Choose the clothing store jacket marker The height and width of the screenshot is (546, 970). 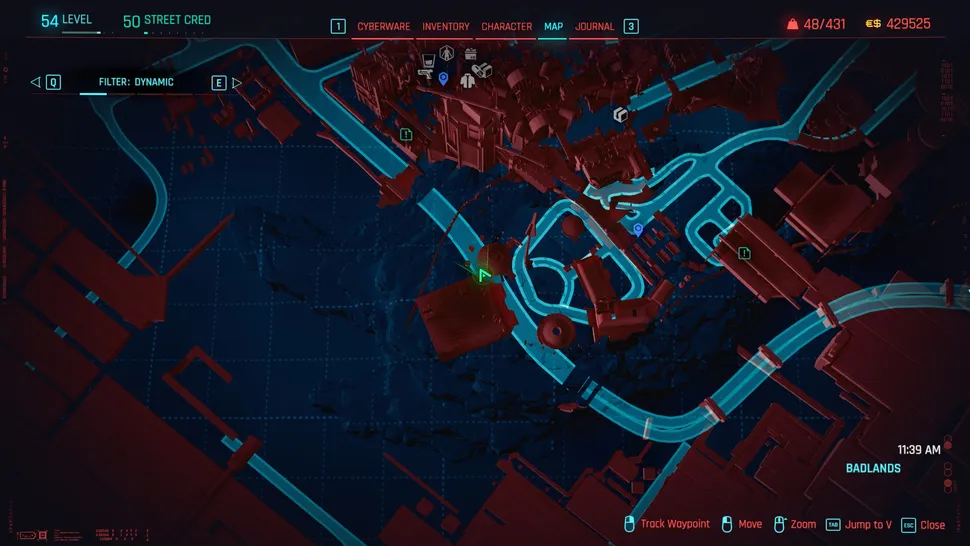467,81
